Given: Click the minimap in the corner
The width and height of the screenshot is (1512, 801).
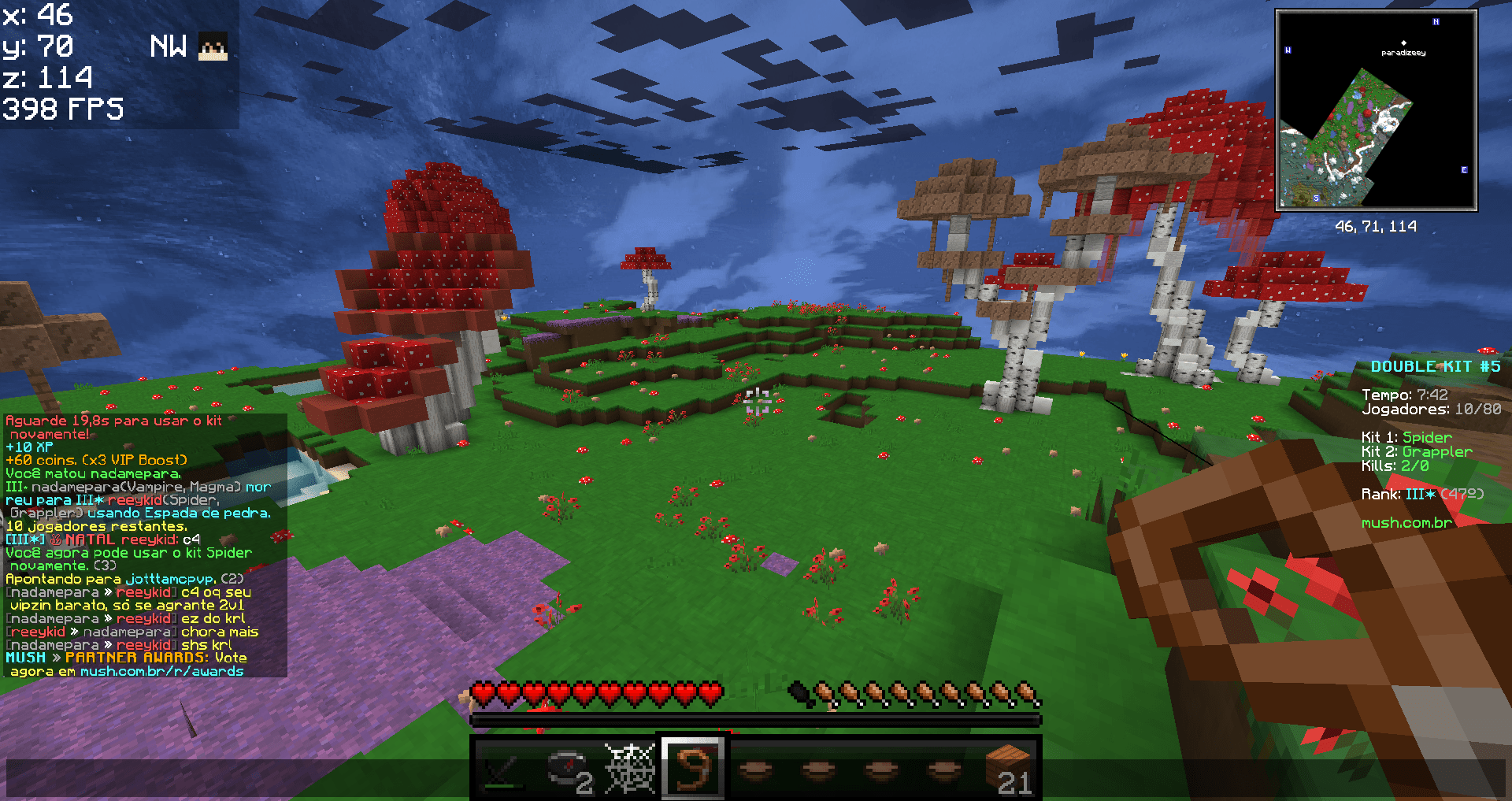Looking at the screenshot, I should (x=1376, y=110).
